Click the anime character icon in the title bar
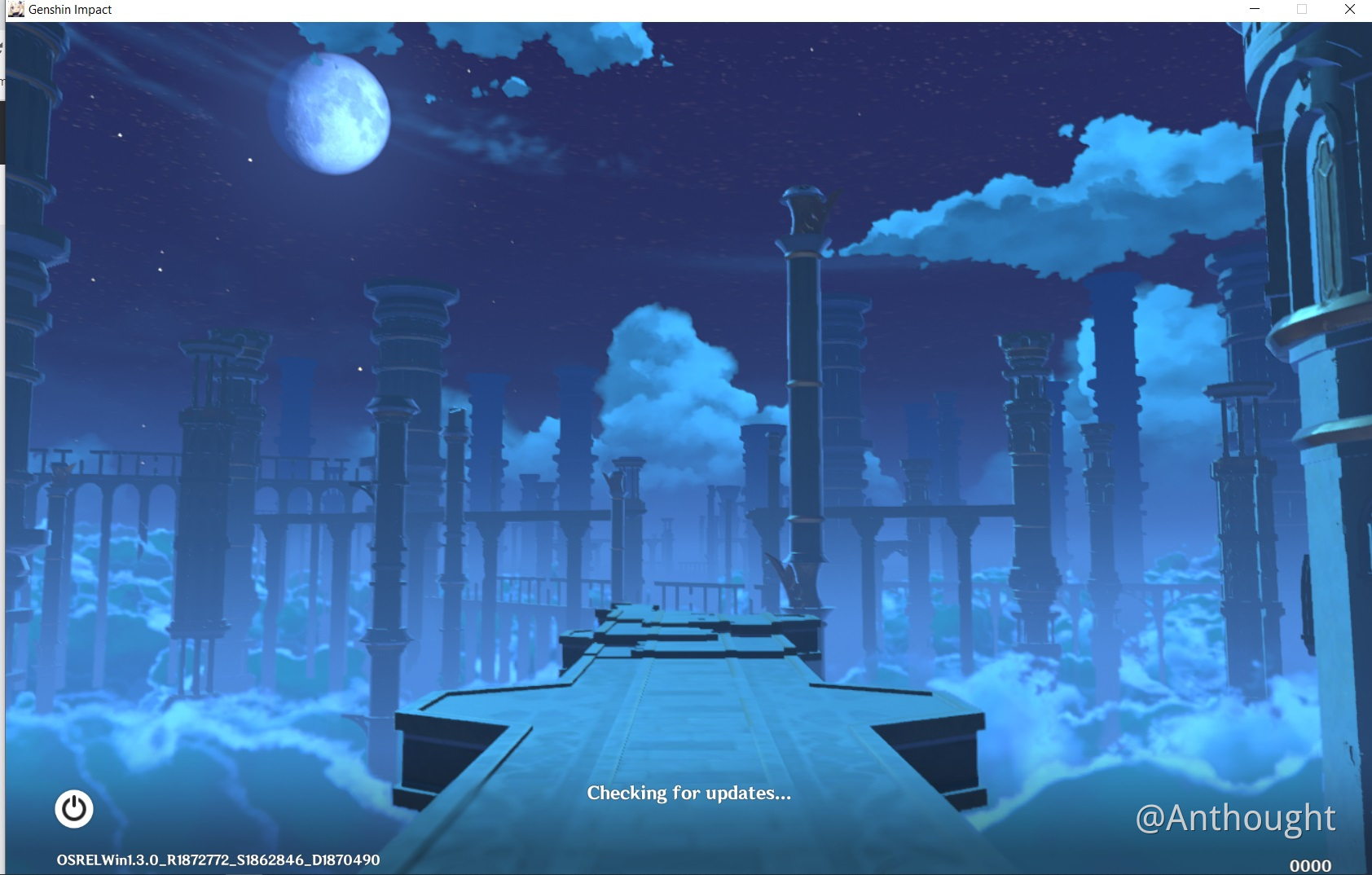 click(18, 9)
